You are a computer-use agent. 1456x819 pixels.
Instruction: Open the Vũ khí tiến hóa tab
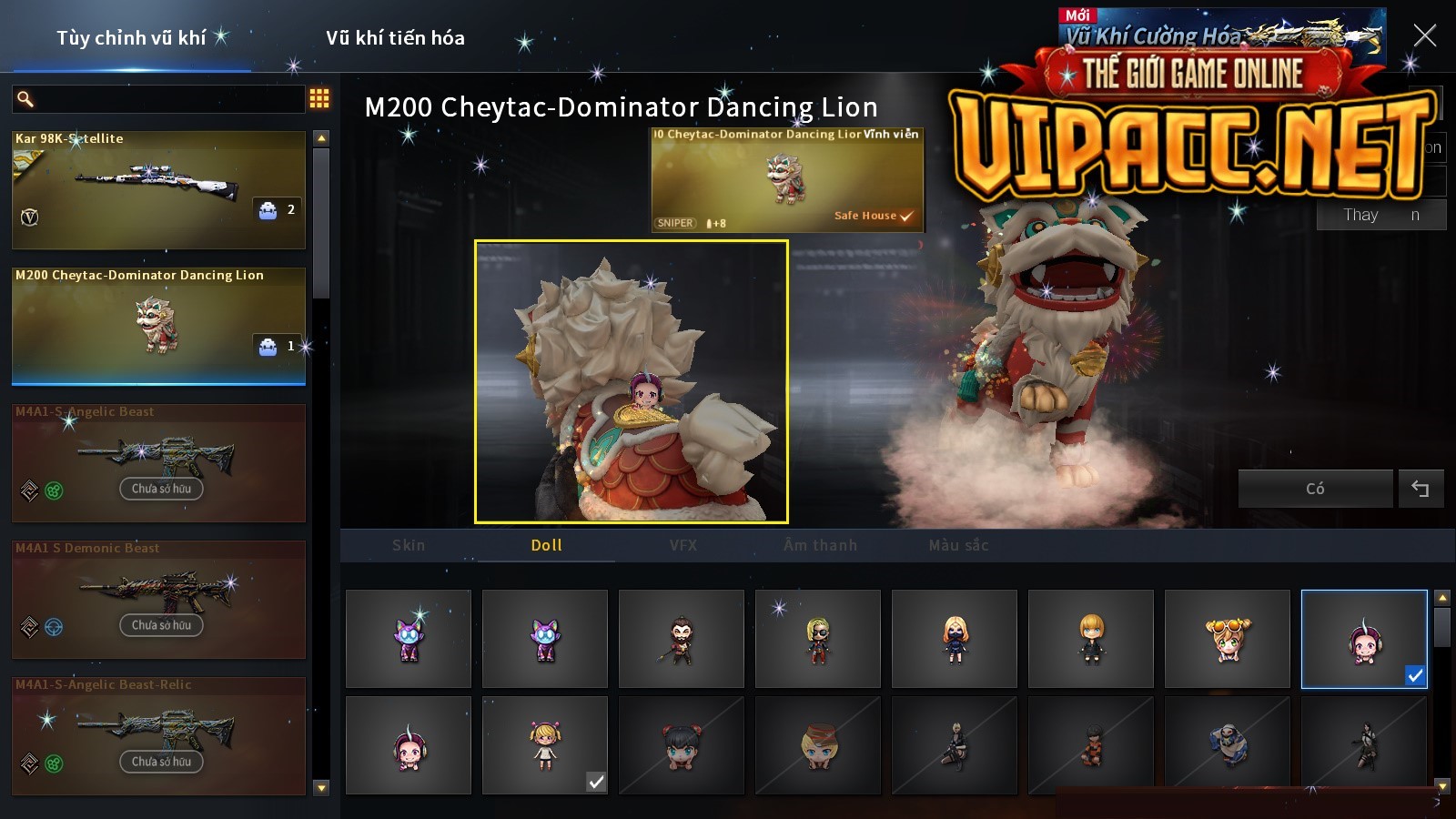[x=395, y=38]
